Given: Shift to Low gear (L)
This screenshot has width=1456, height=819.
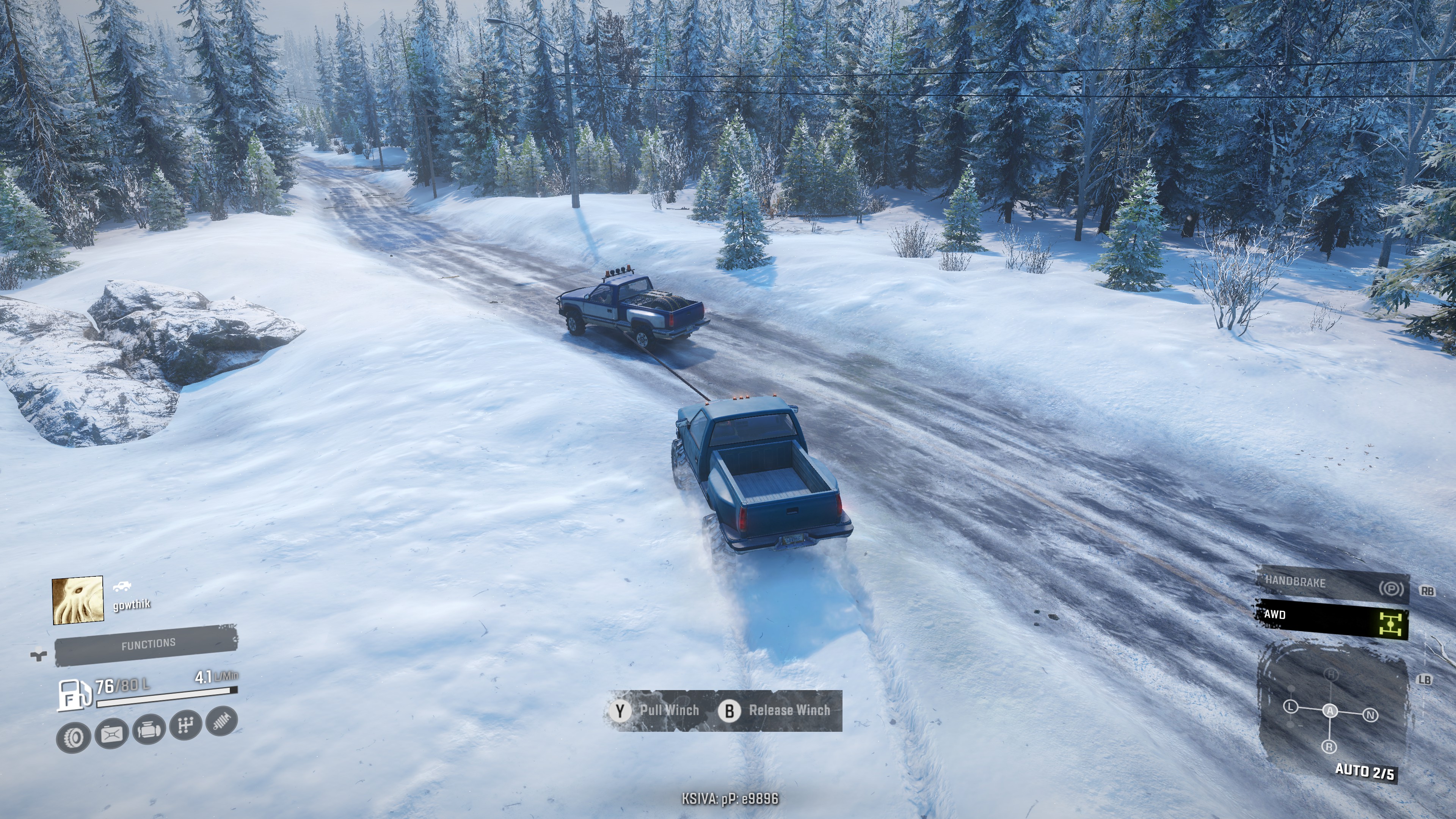Looking at the screenshot, I should (x=1290, y=706).
